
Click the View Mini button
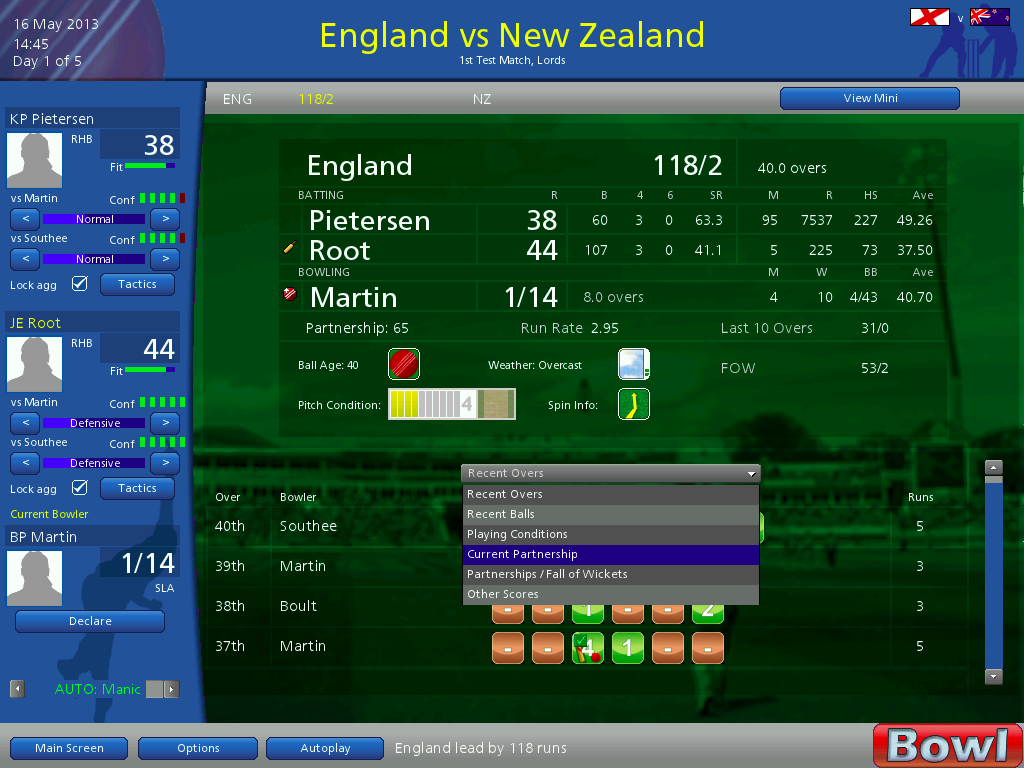pyautogui.click(x=869, y=98)
